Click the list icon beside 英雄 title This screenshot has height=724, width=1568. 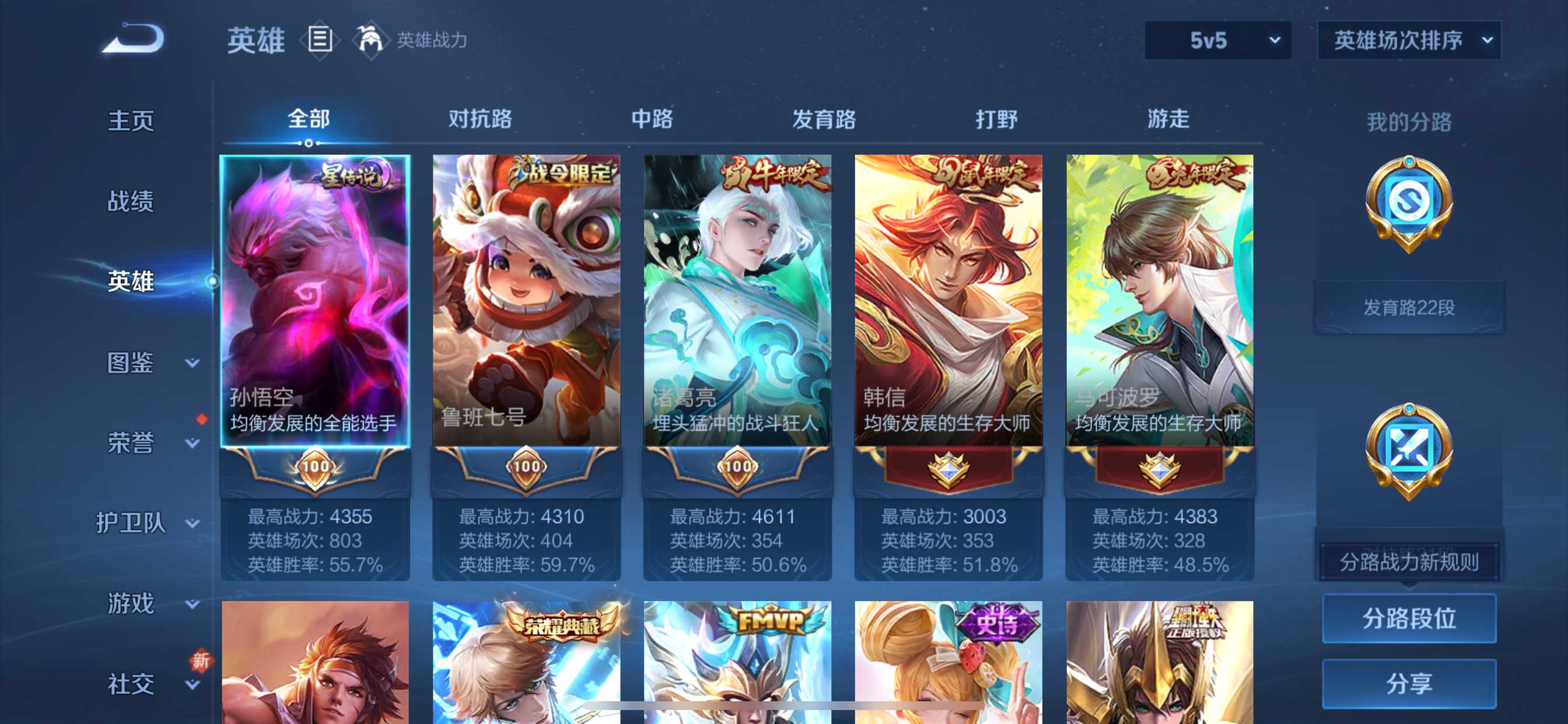pyautogui.click(x=319, y=39)
